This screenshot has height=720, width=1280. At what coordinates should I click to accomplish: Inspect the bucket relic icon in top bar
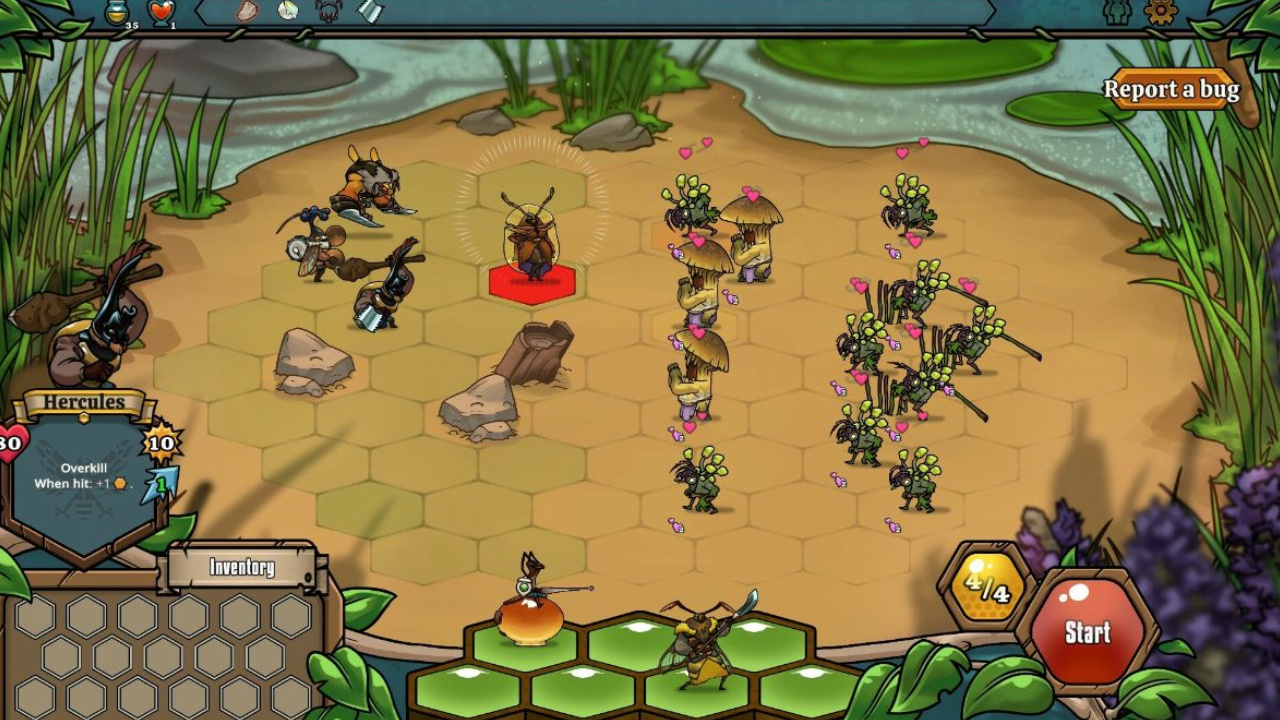tap(370, 11)
